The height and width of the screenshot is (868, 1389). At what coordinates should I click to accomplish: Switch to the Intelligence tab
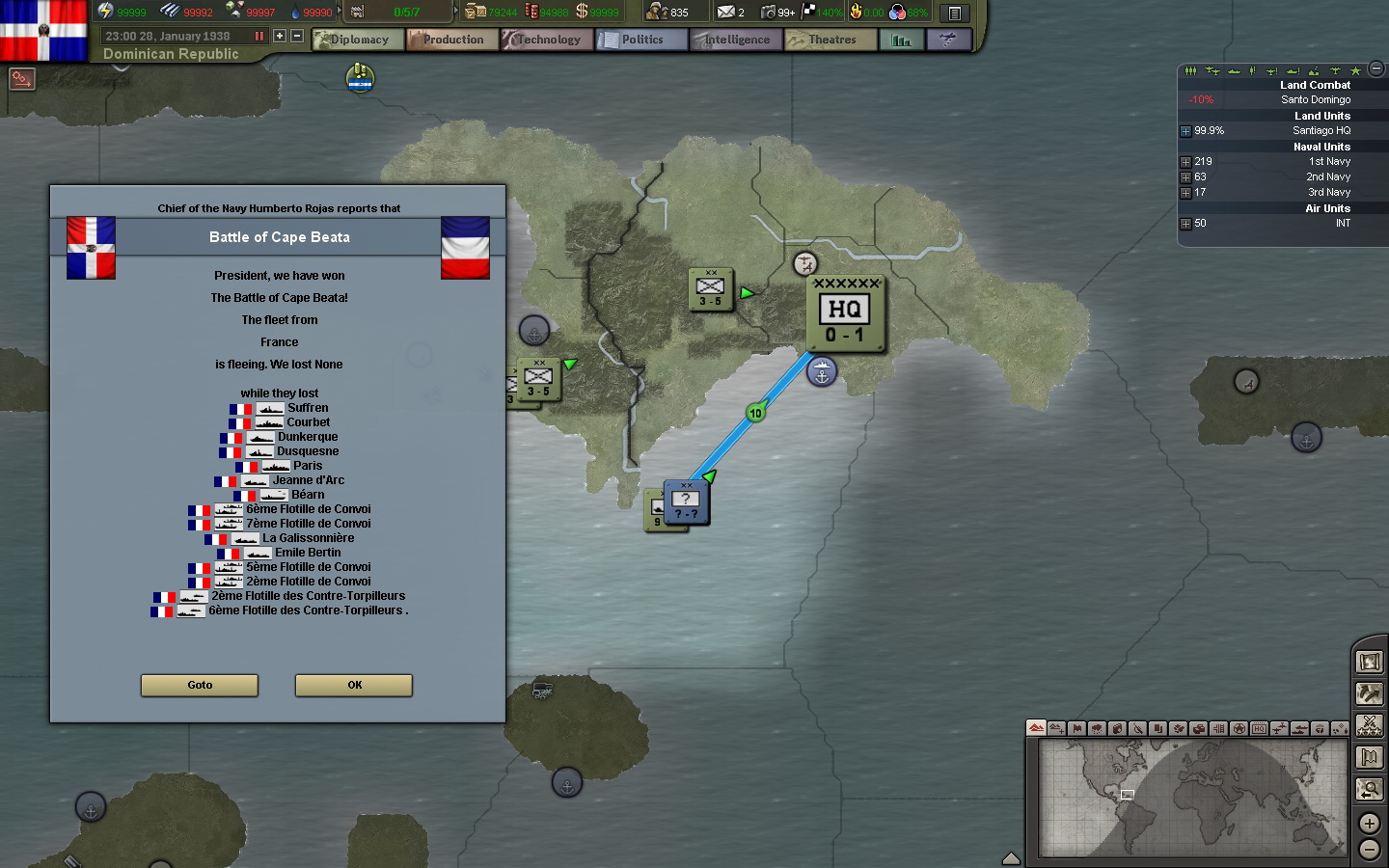pyautogui.click(x=735, y=40)
